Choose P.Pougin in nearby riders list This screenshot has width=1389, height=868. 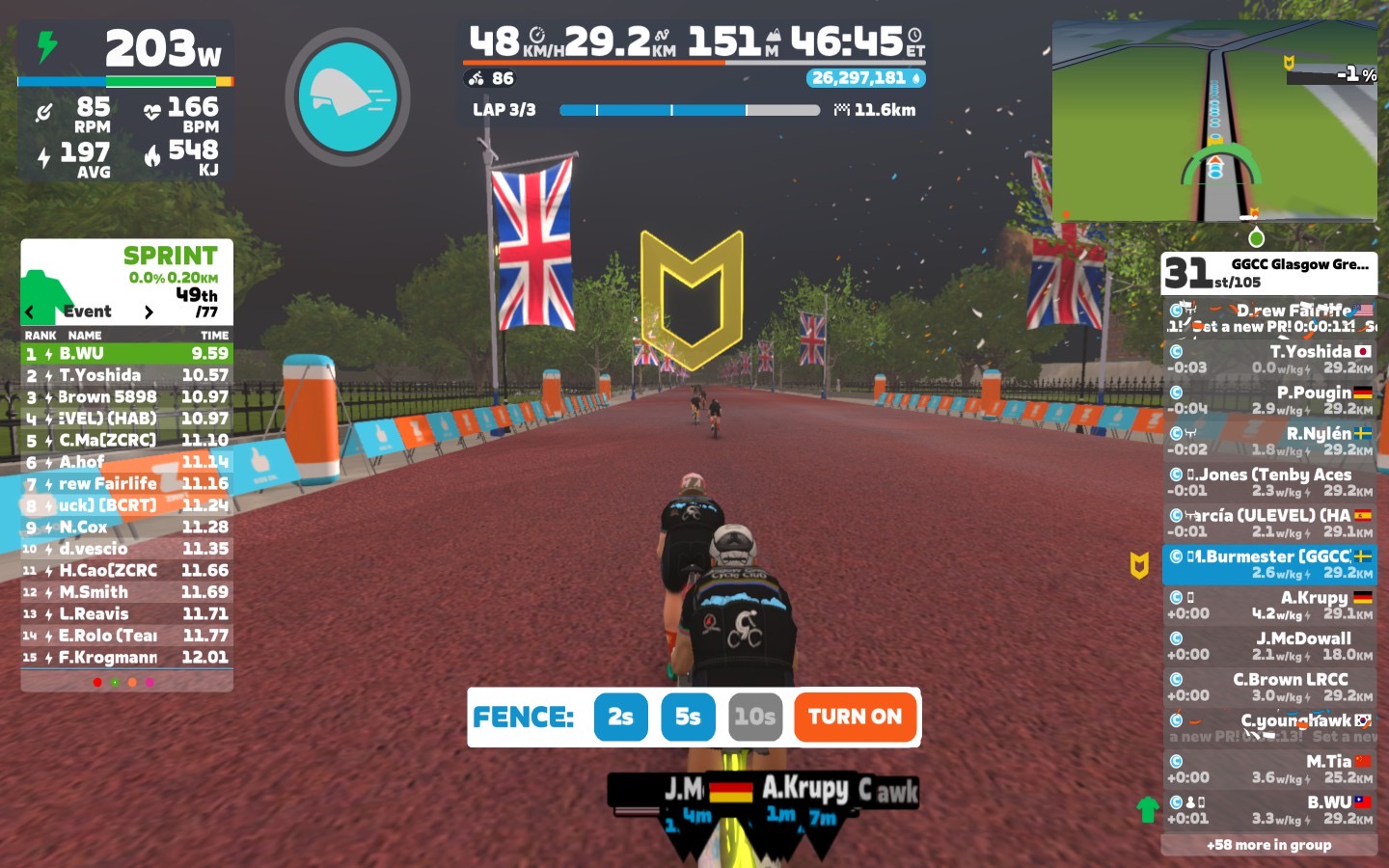pyautogui.click(x=1268, y=400)
